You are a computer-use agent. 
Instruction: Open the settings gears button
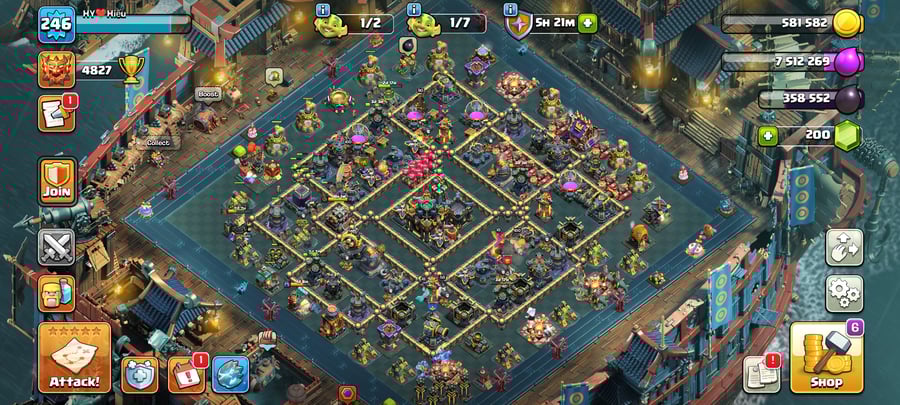pyautogui.click(x=843, y=293)
